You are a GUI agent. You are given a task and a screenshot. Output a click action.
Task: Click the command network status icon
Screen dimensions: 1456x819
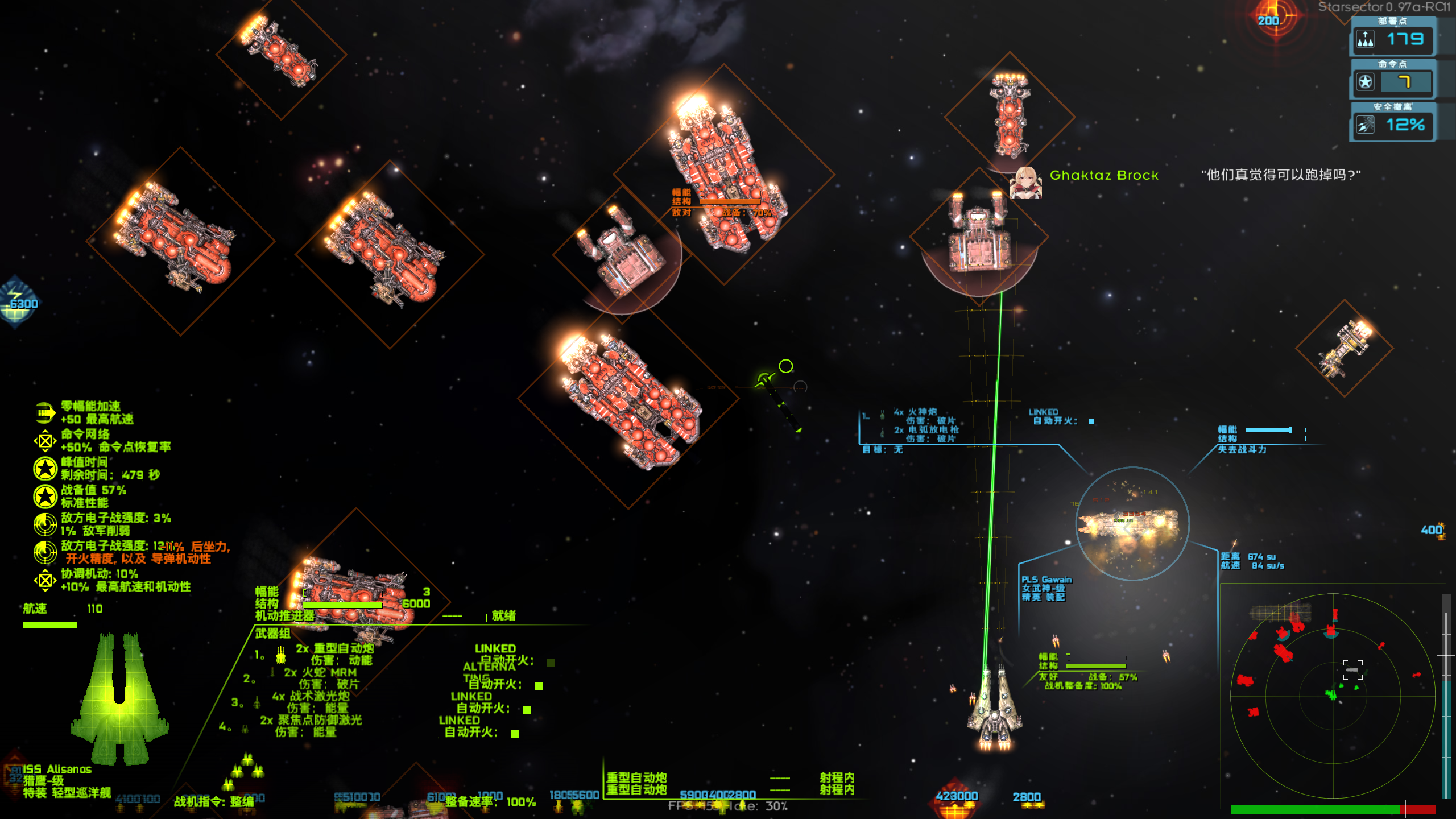[45, 441]
